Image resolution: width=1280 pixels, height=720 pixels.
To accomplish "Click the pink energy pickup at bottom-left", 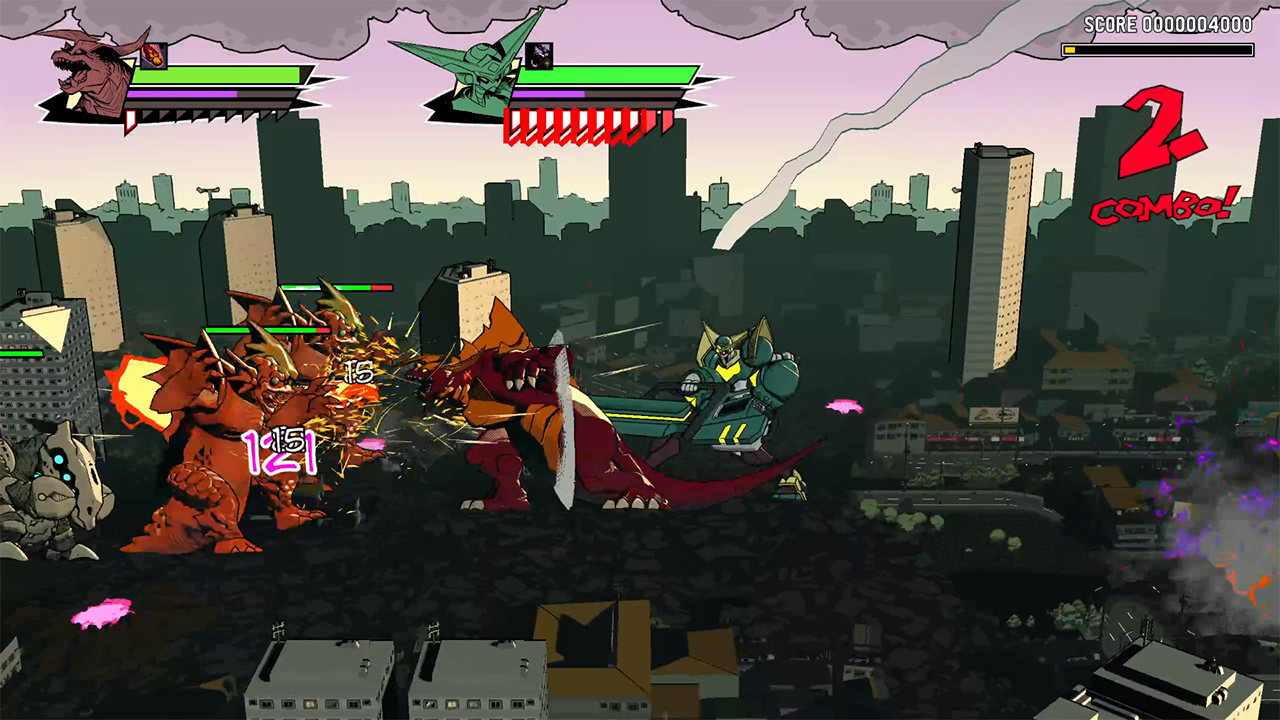I will point(103,612).
